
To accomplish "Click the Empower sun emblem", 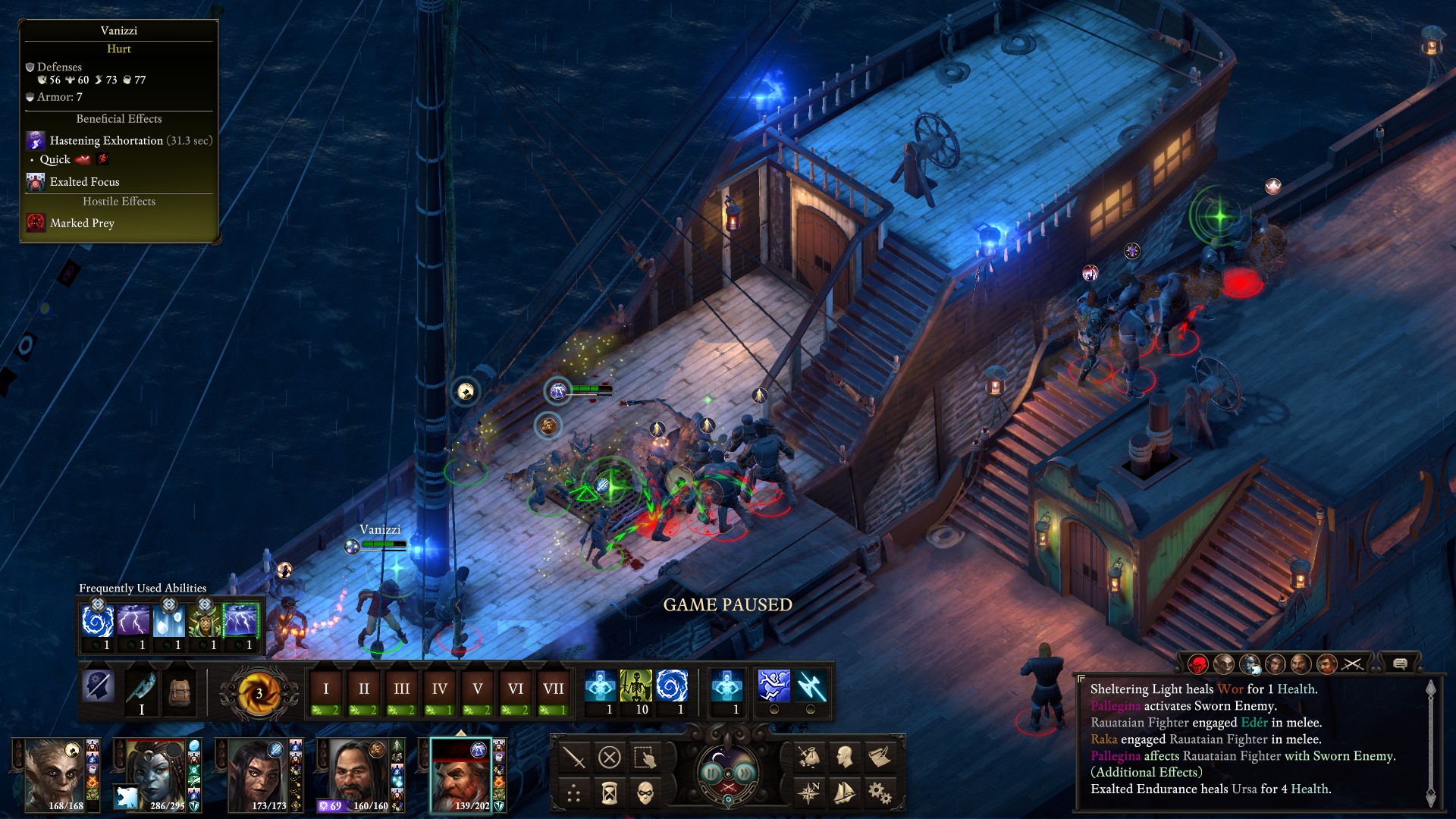I will pyautogui.click(x=259, y=692).
